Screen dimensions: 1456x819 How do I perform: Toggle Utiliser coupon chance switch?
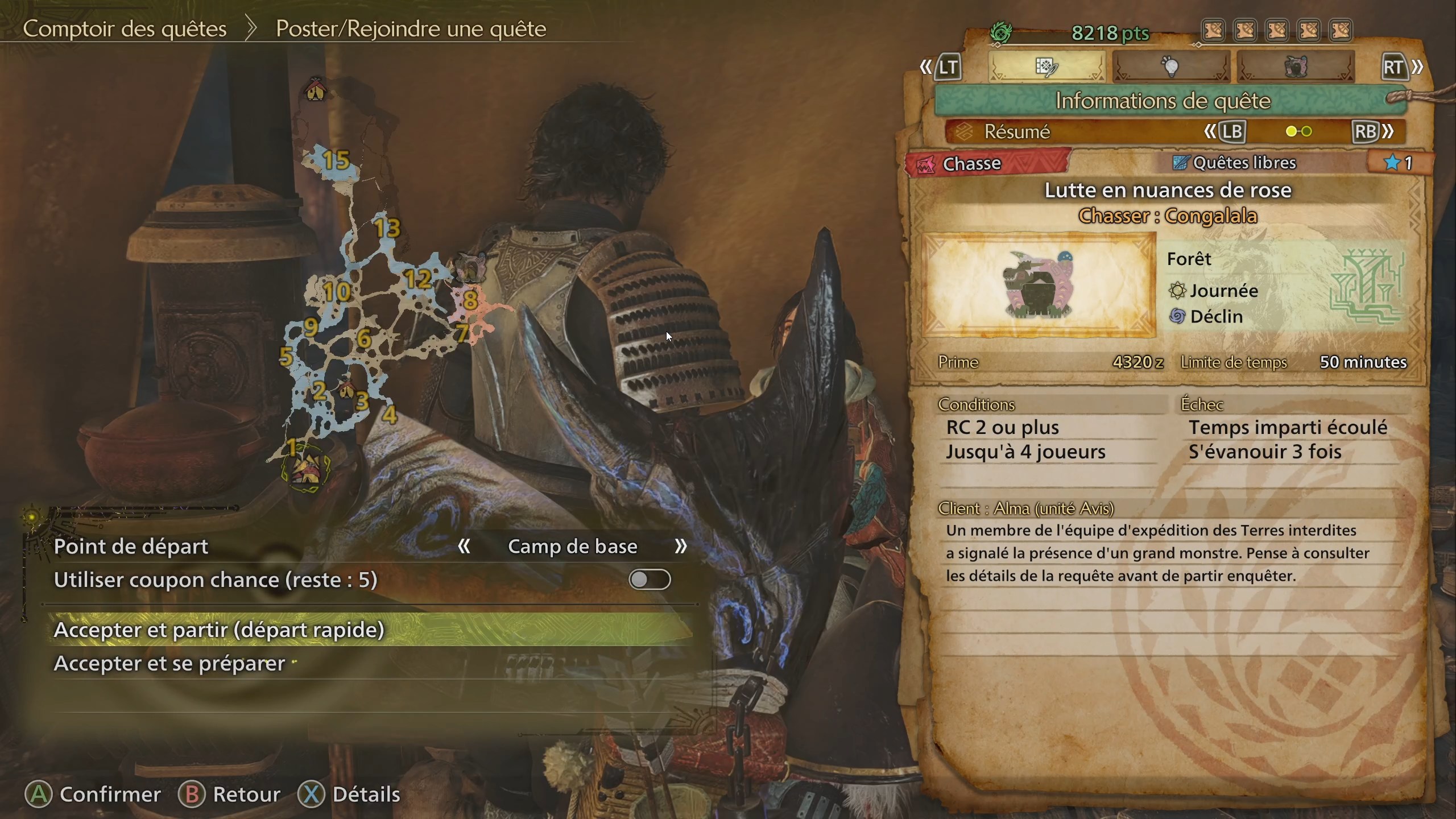pos(649,580)
